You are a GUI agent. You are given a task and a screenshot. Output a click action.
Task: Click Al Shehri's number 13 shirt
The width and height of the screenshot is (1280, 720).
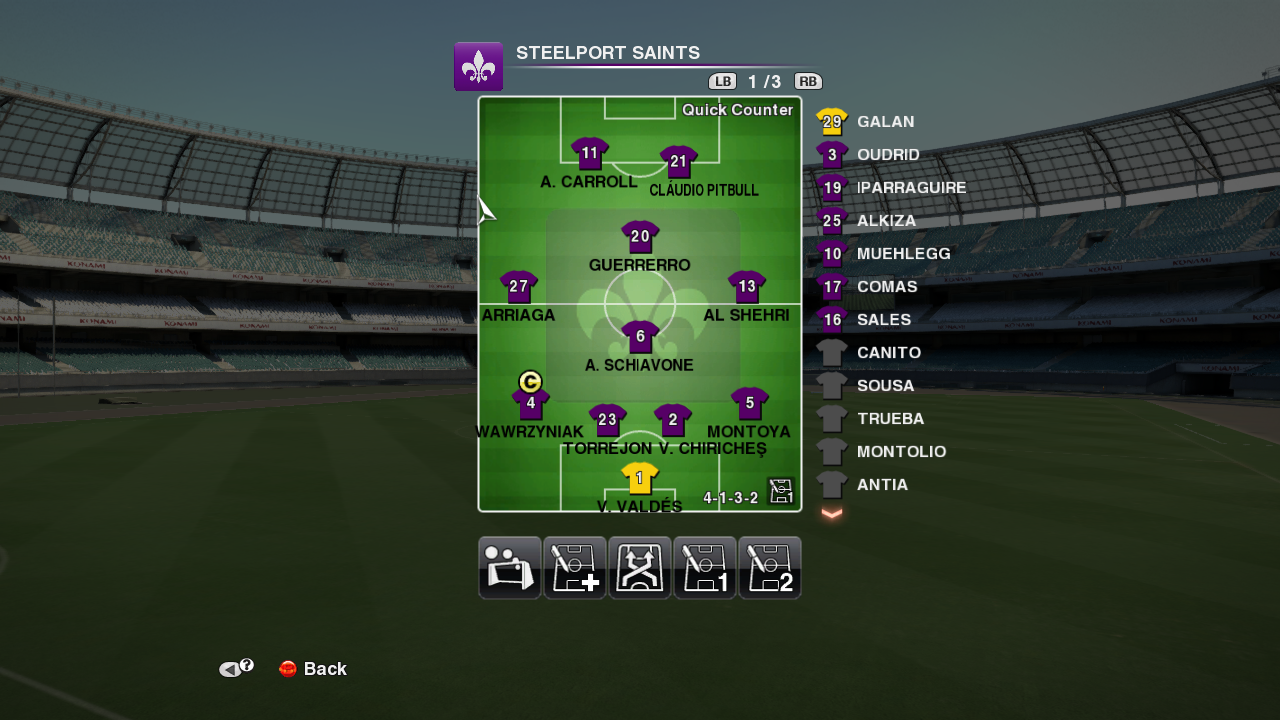pyautogui.click(x=747, y=287)
